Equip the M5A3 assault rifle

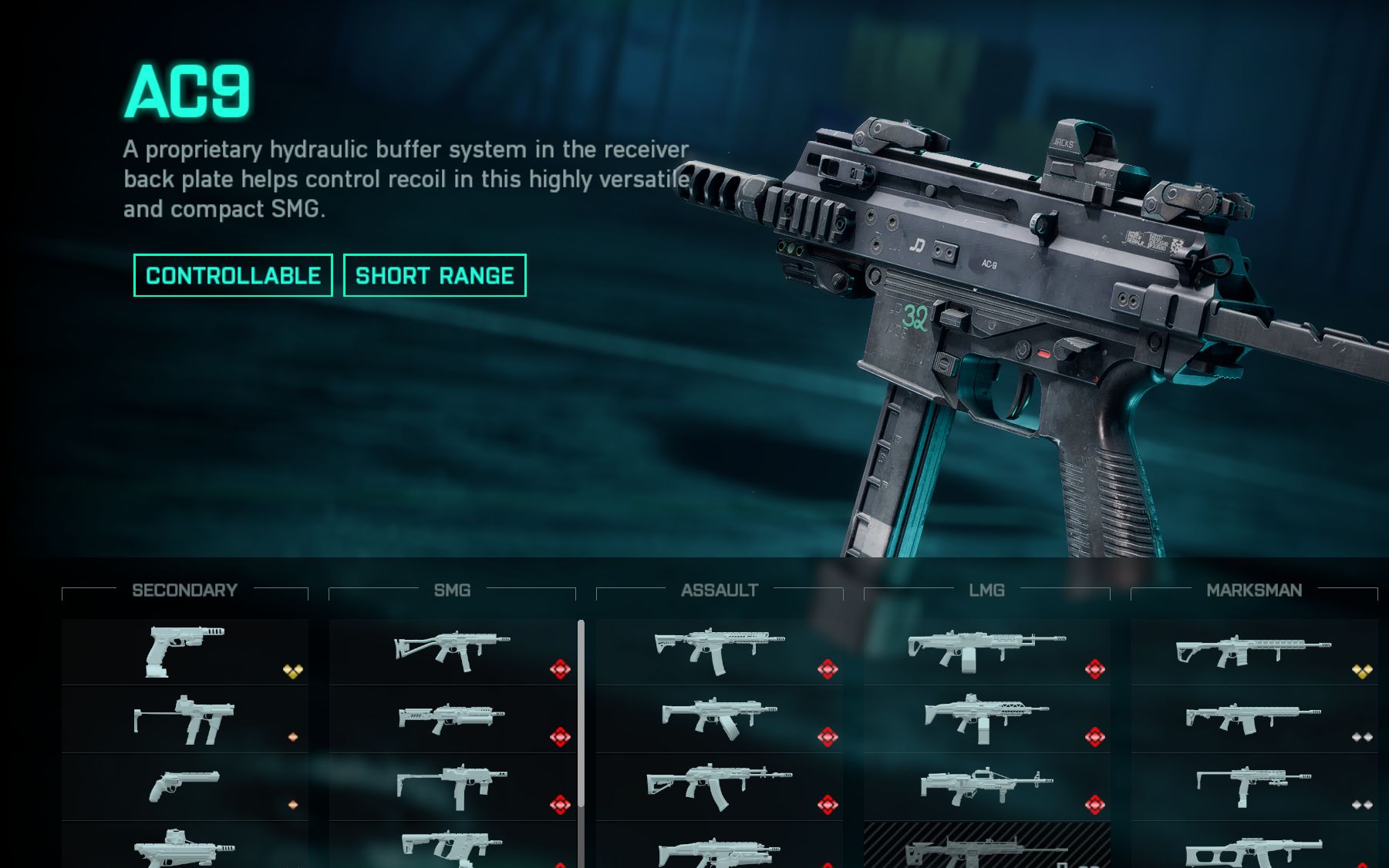719,651
